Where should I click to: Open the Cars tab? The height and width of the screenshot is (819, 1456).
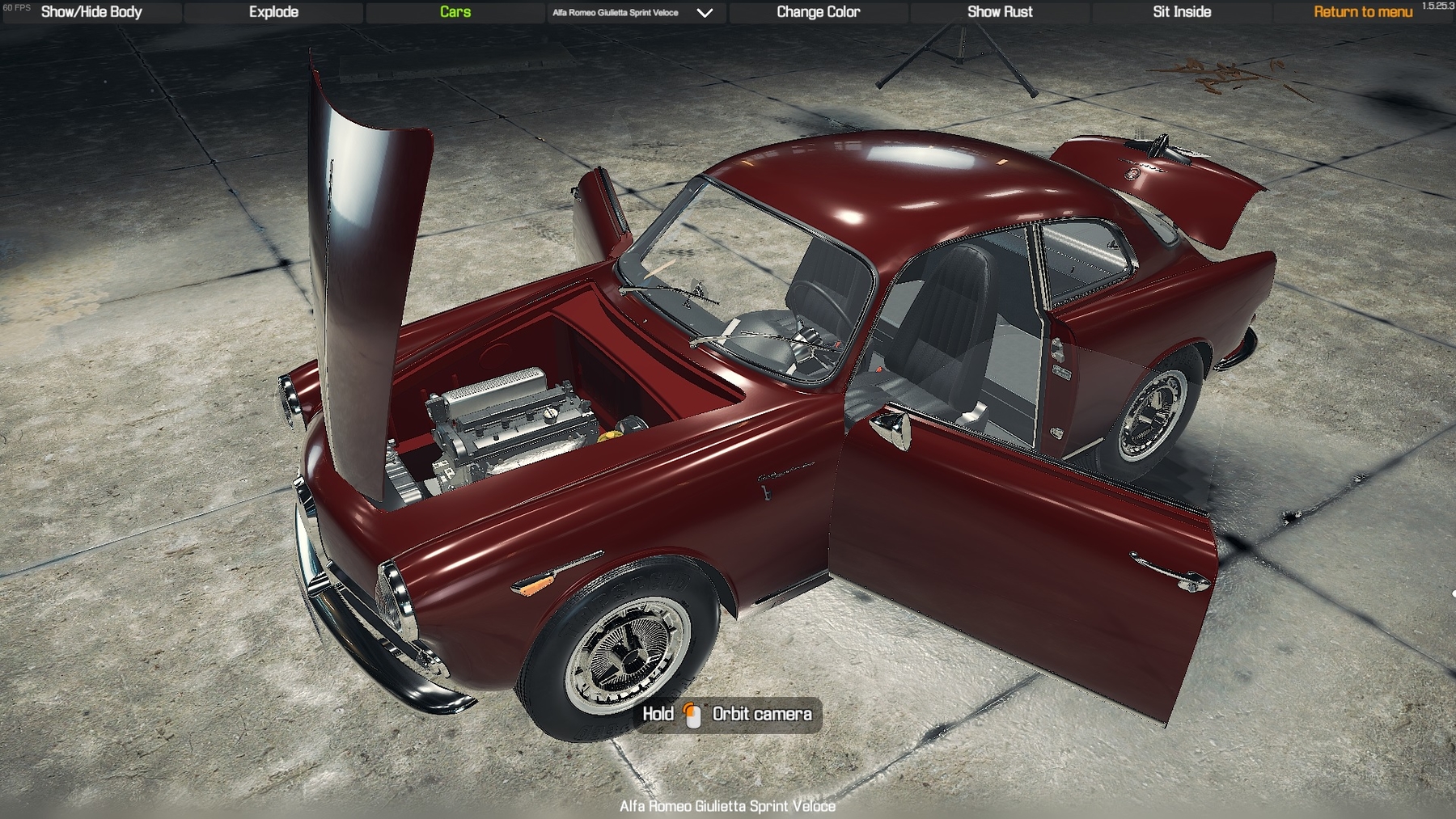[x=455, y=12]
